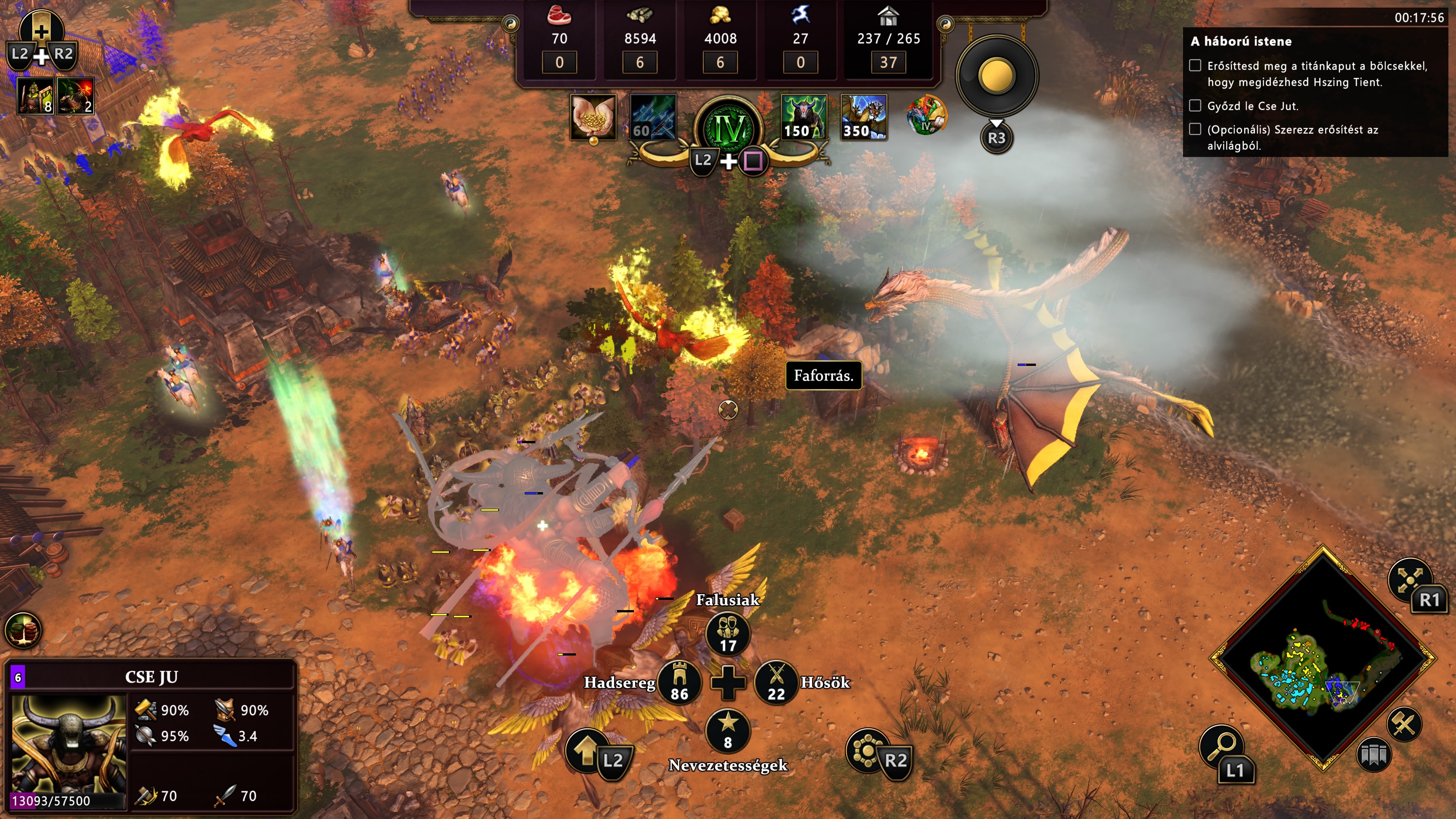This screenshot has height=819, width=1456.
Task: Cast the dragon god power costing 350
Action: pyautogui.click(x=864, y=117)
